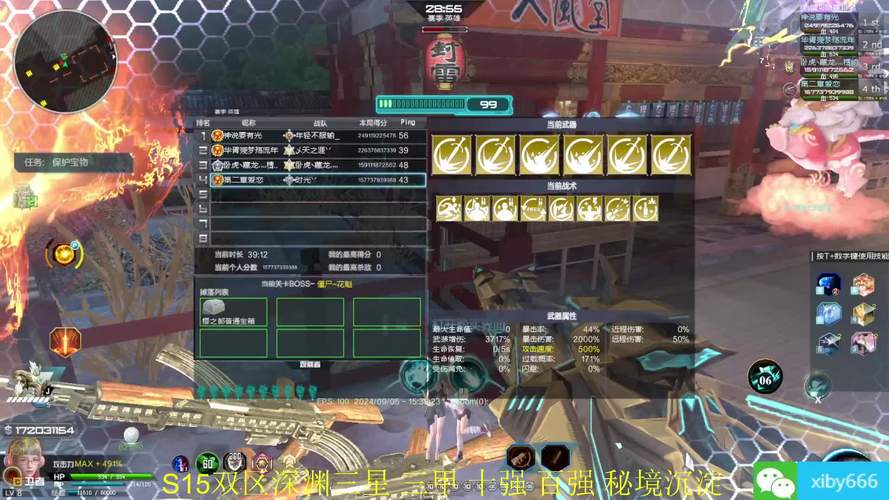Select the last gold tactic icon

646,208
